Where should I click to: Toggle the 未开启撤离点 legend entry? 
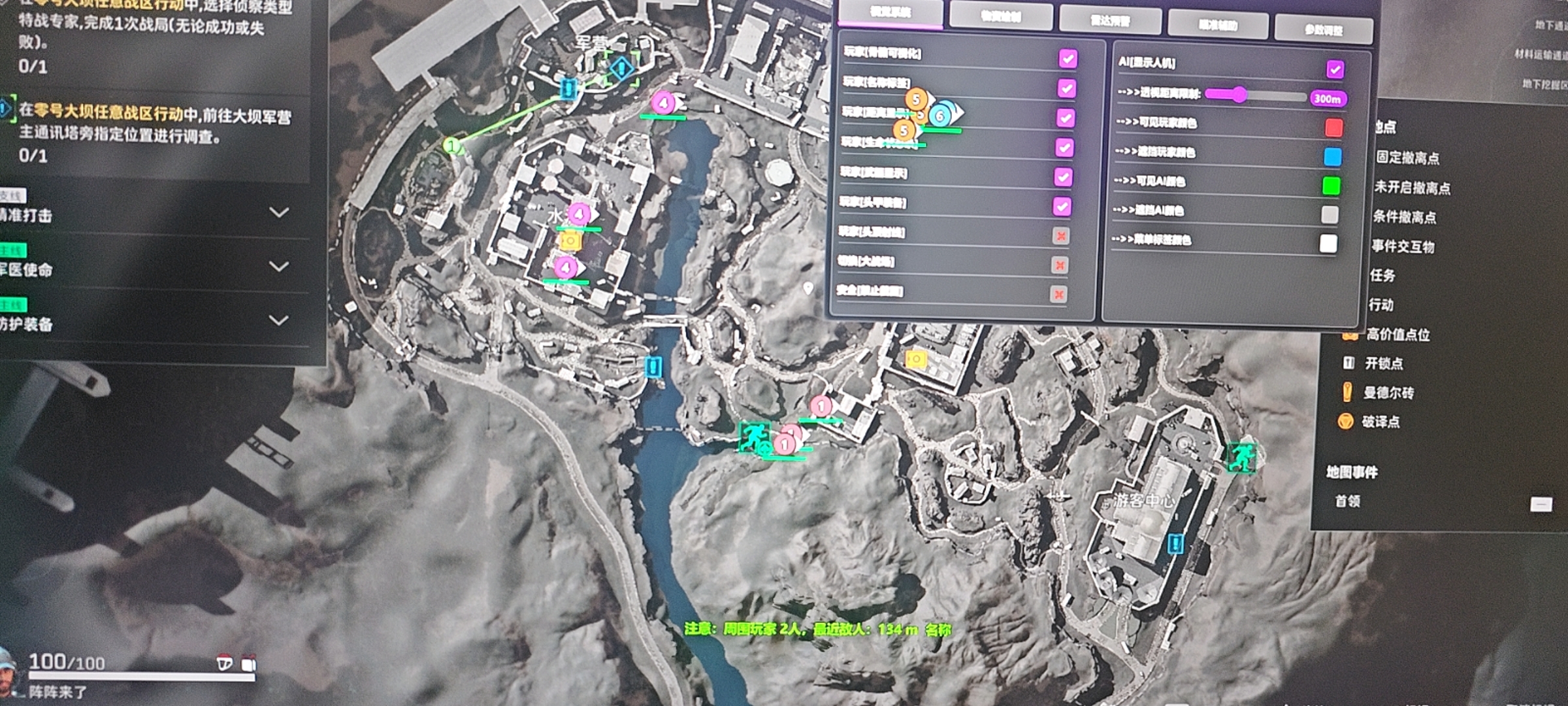point(1412,188)
